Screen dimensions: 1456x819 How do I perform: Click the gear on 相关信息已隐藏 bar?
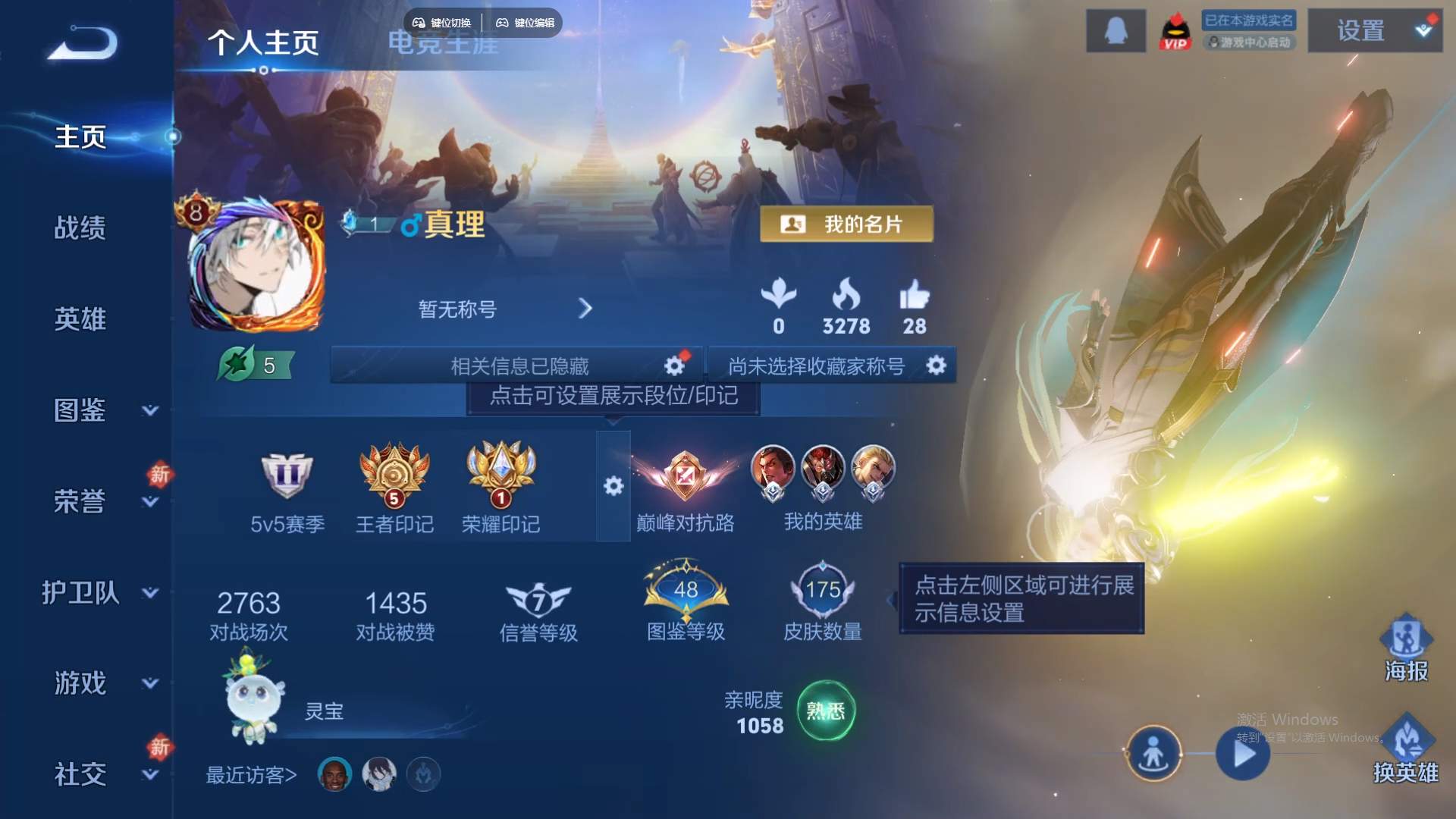pos(673,366)
